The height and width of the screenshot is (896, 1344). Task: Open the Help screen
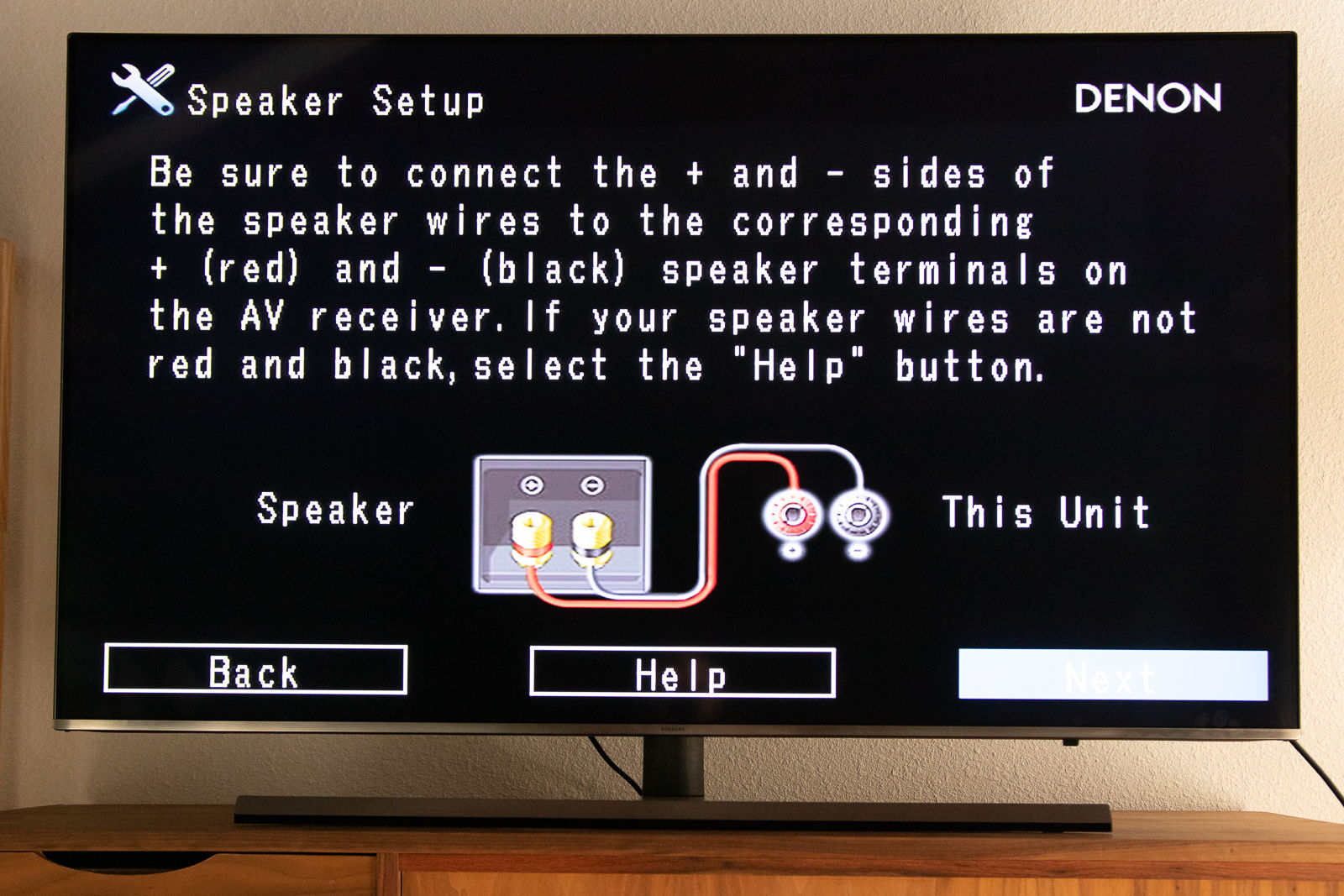click(682, 672)
